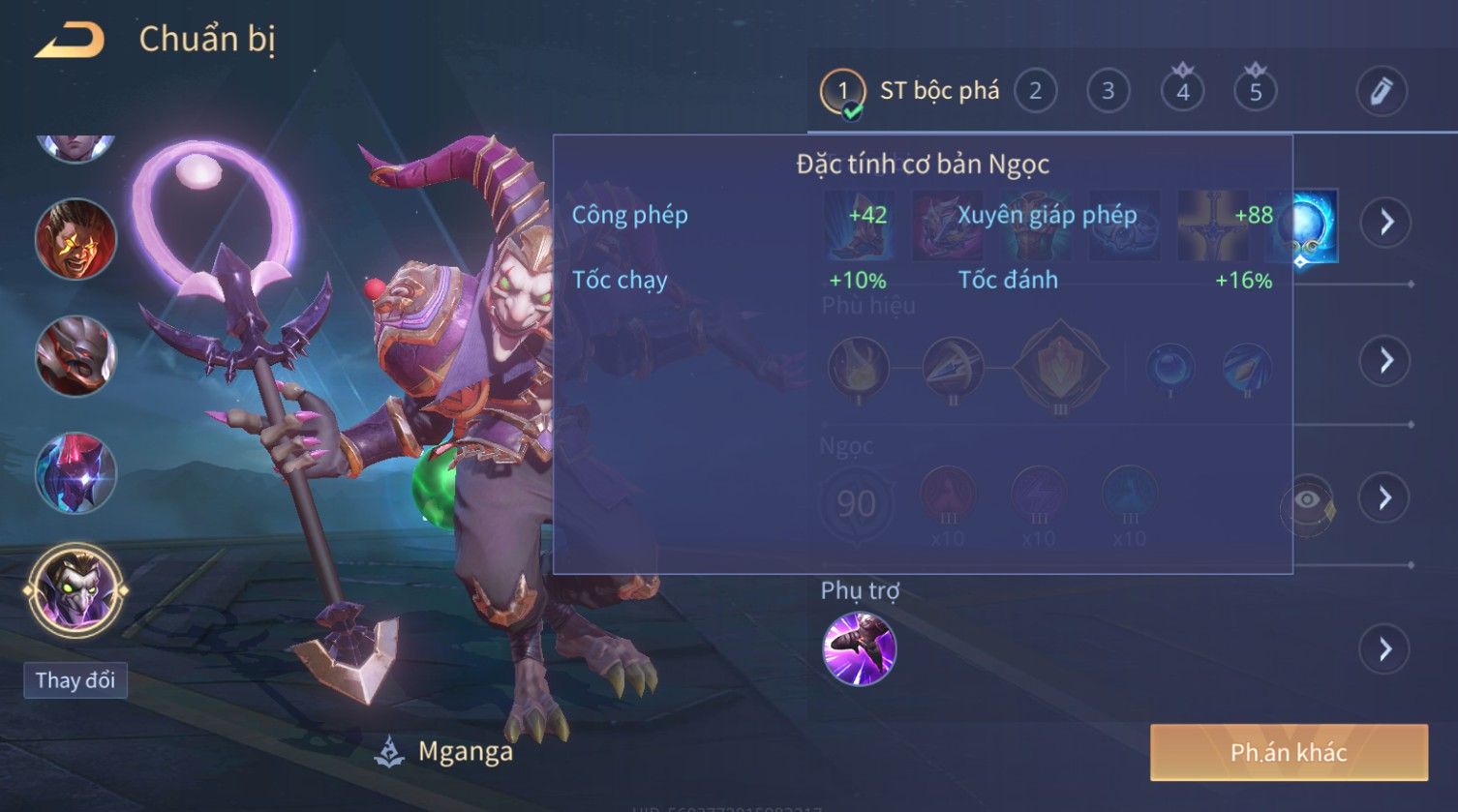Go back using the return arrow
The image size is (1458, 812).
point(69,41)
